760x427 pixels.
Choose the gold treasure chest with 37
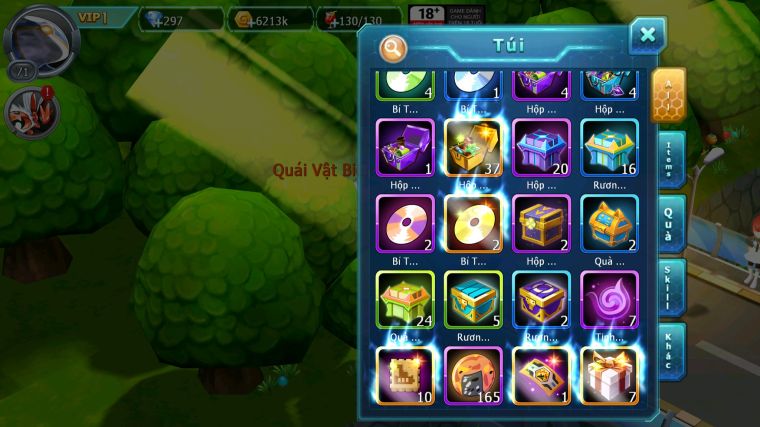coord(473,147)
